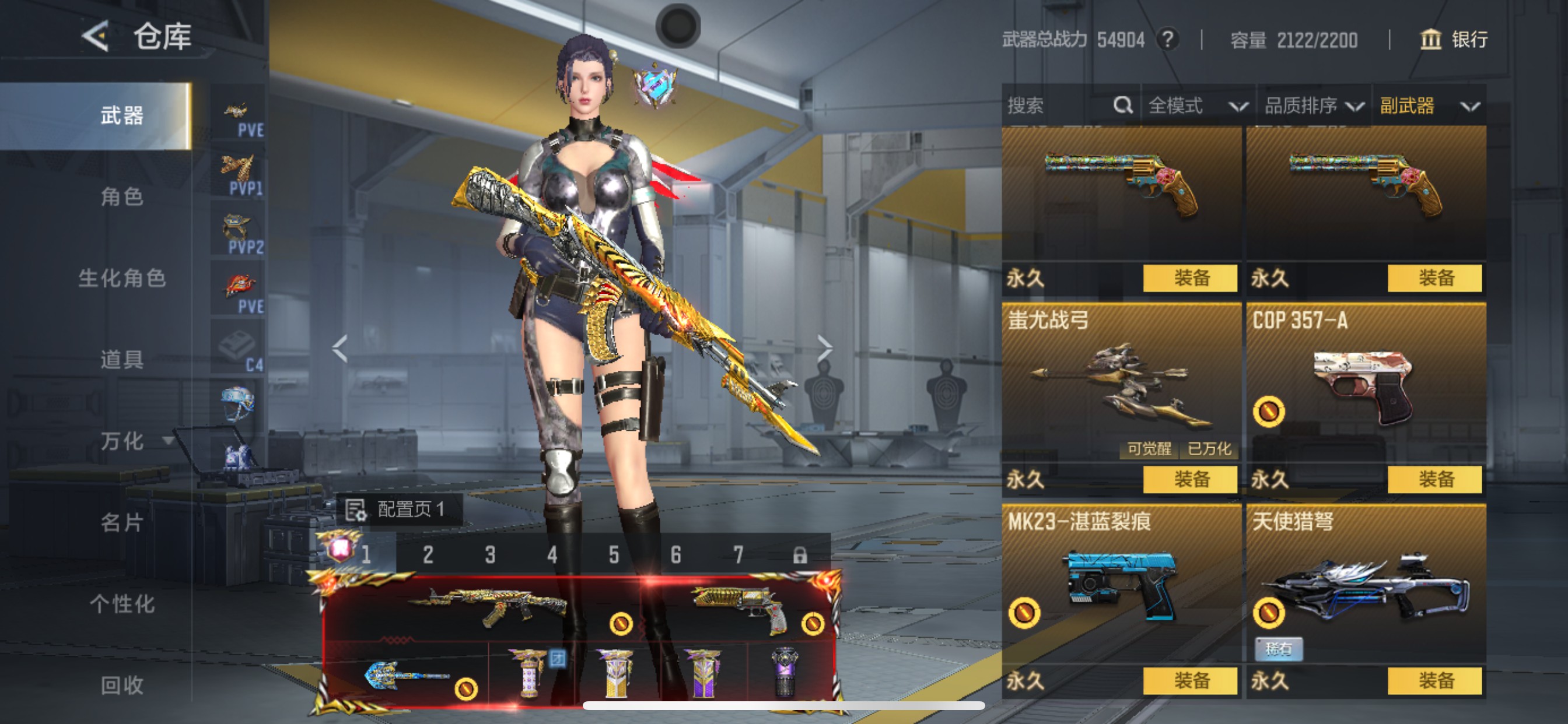This screenshot has width=1568, height=724.
Task: Equip the 蚩尤战弓 bow
Action: point(1190,479)
